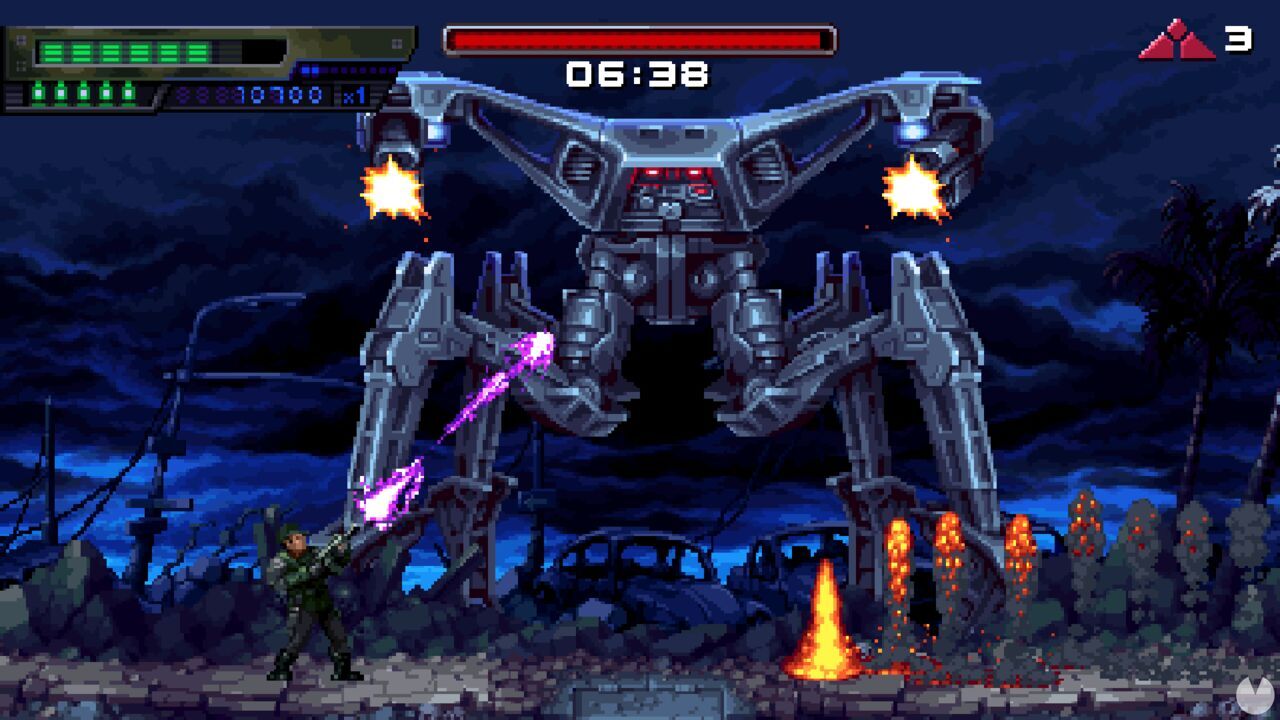Click the left muzzle flash on the boss cannon
1280x720 pixels.
(x=392, y=190)
